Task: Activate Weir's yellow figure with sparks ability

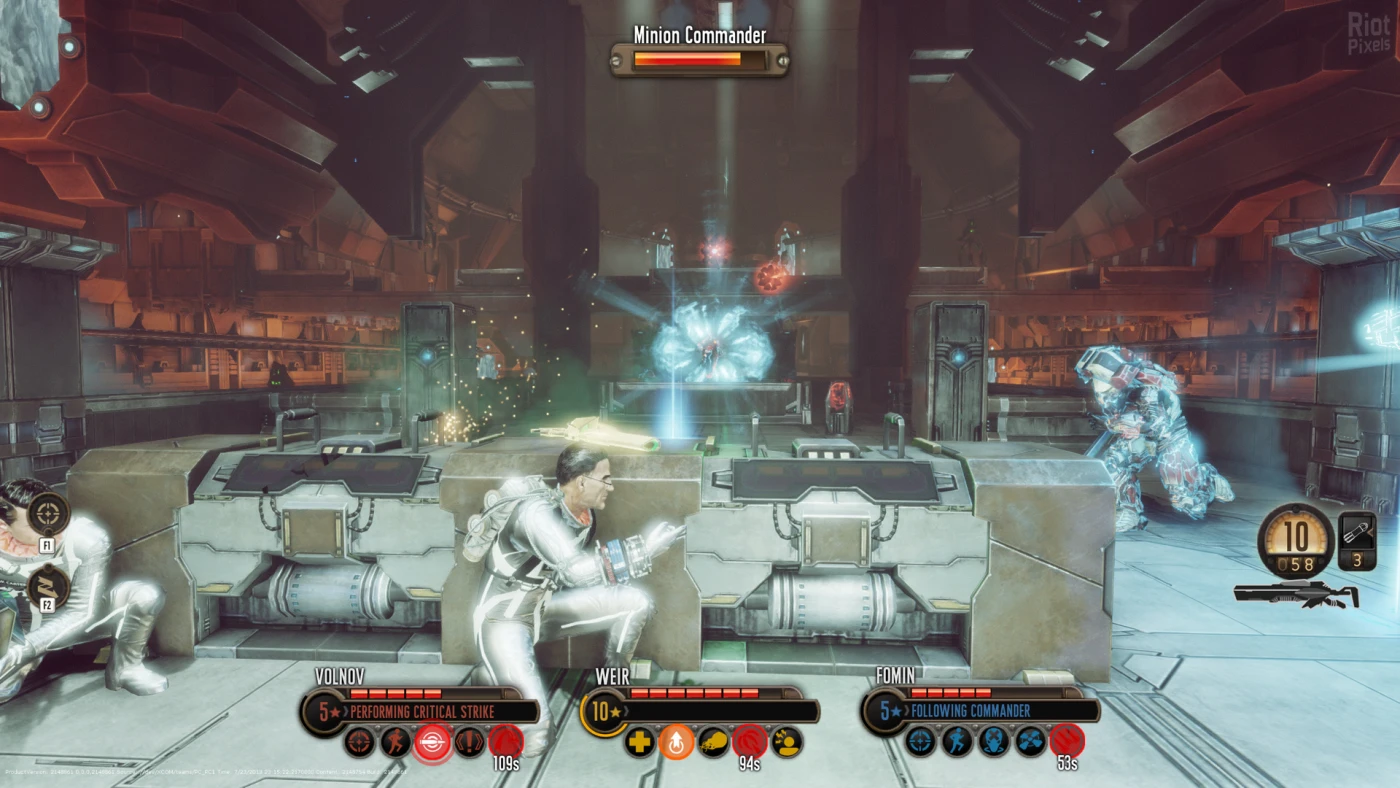Action: click(786, 742)
